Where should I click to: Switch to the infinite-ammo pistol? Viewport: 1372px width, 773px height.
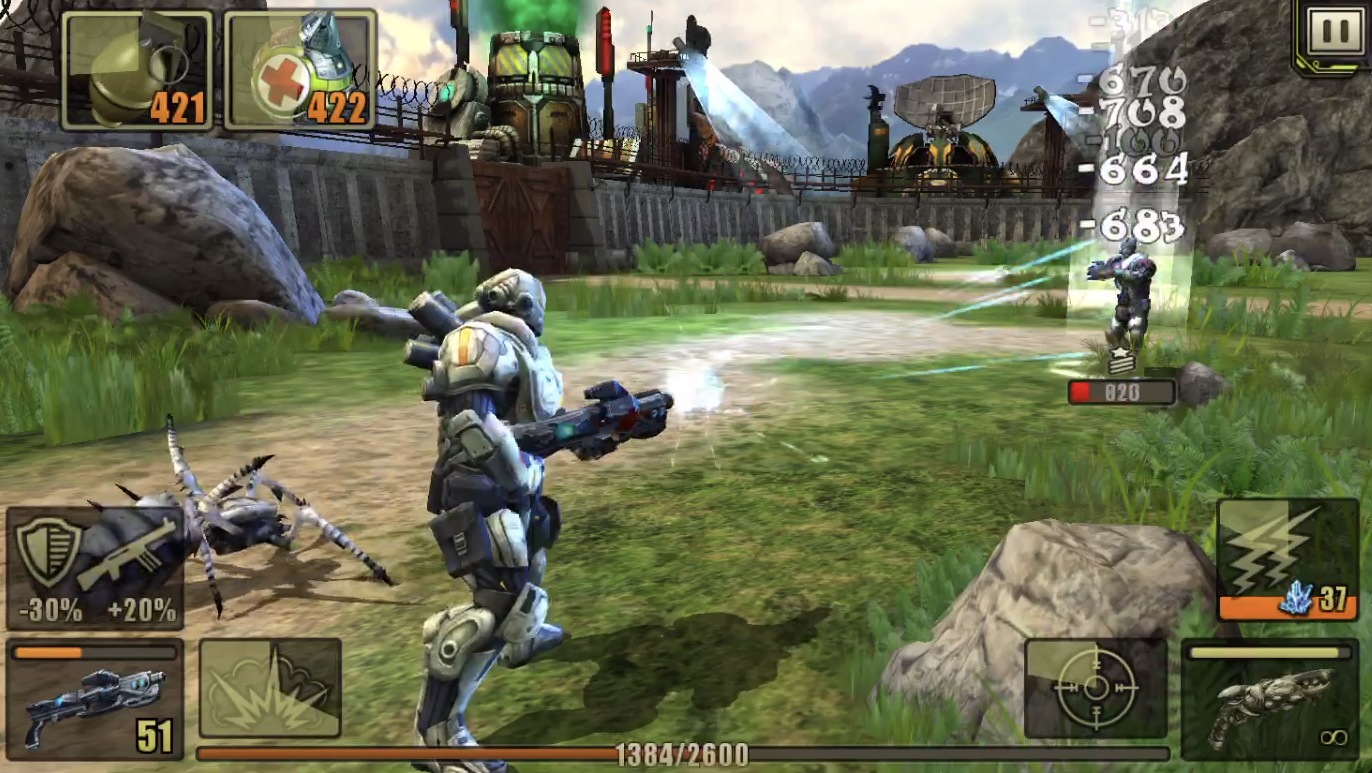point(1270,699)
